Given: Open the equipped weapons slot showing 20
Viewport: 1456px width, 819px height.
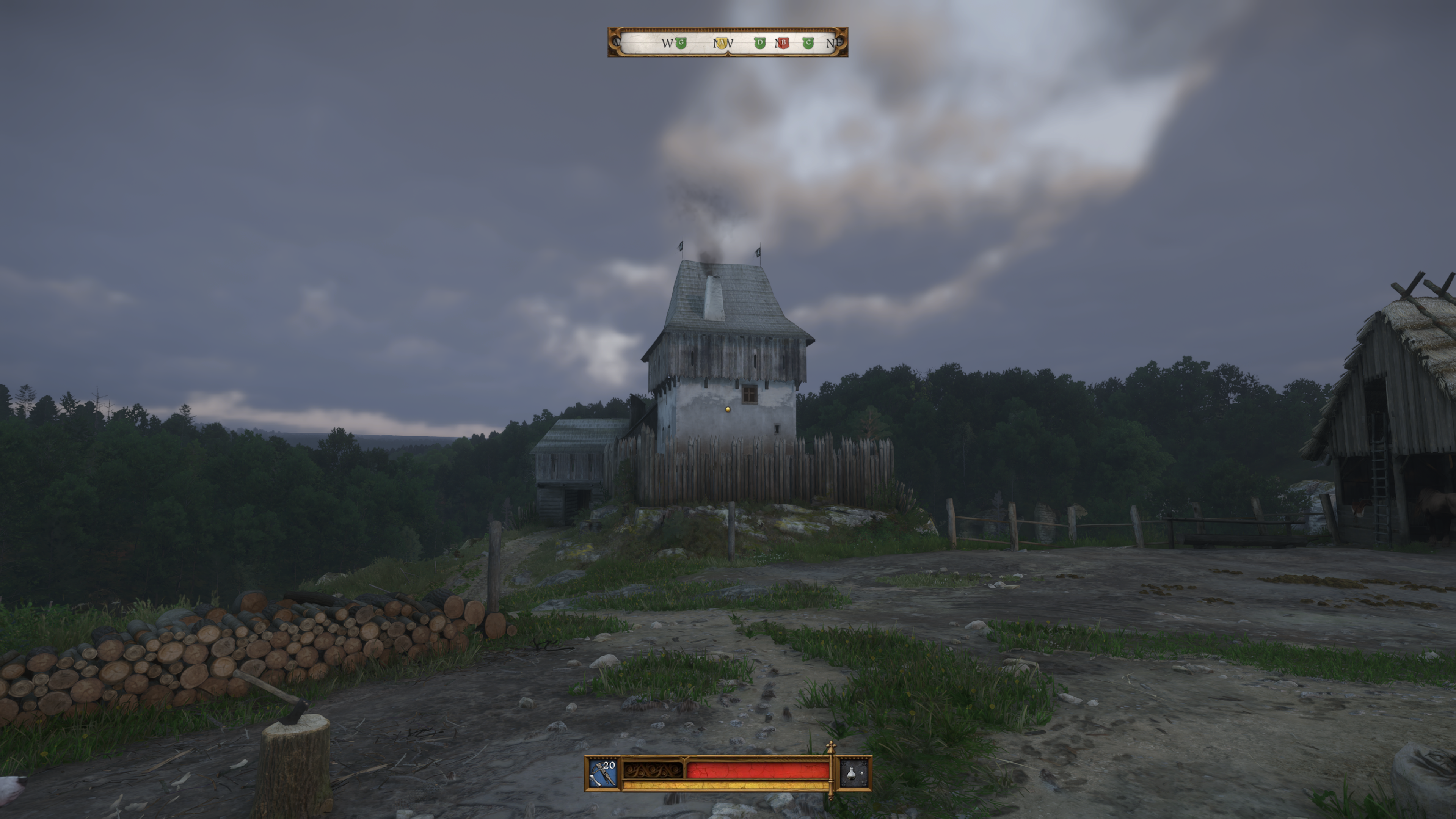Looking at the screenshot, I should tap(603, 773).
